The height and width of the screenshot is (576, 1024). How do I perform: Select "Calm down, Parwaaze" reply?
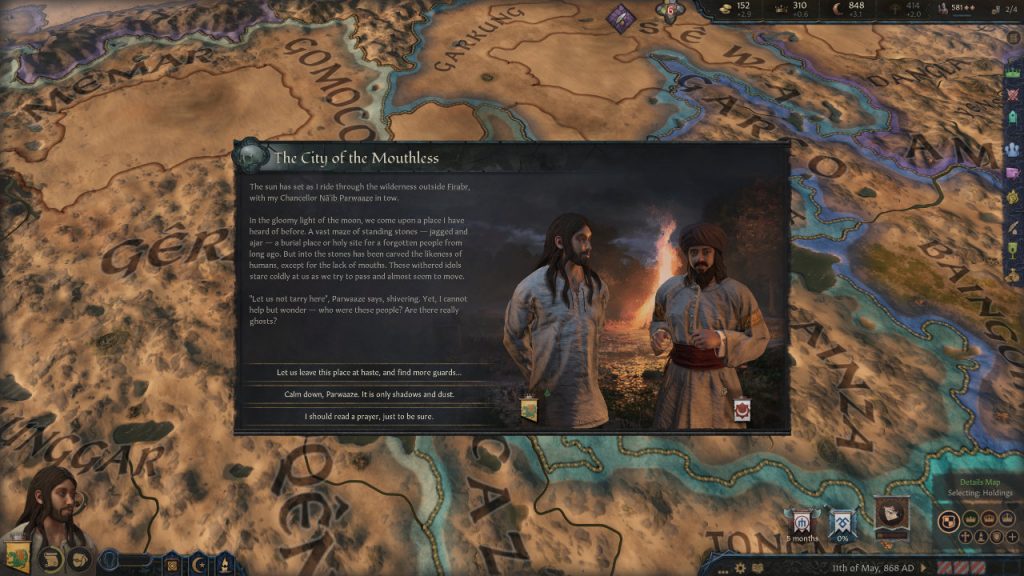pos(369,394)
